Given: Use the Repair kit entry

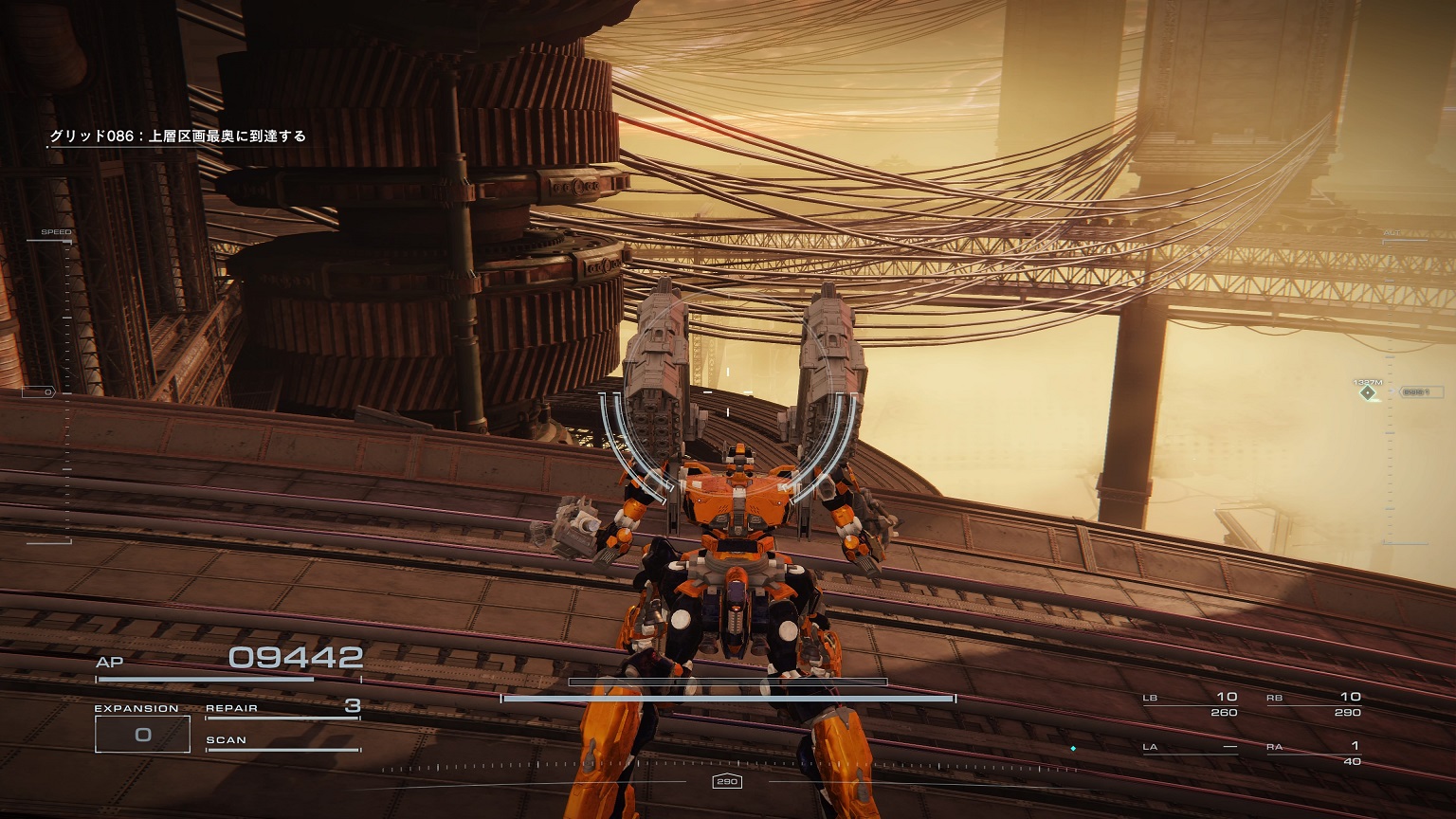Looking at the screenshot, I should click(x=282, y=709).
